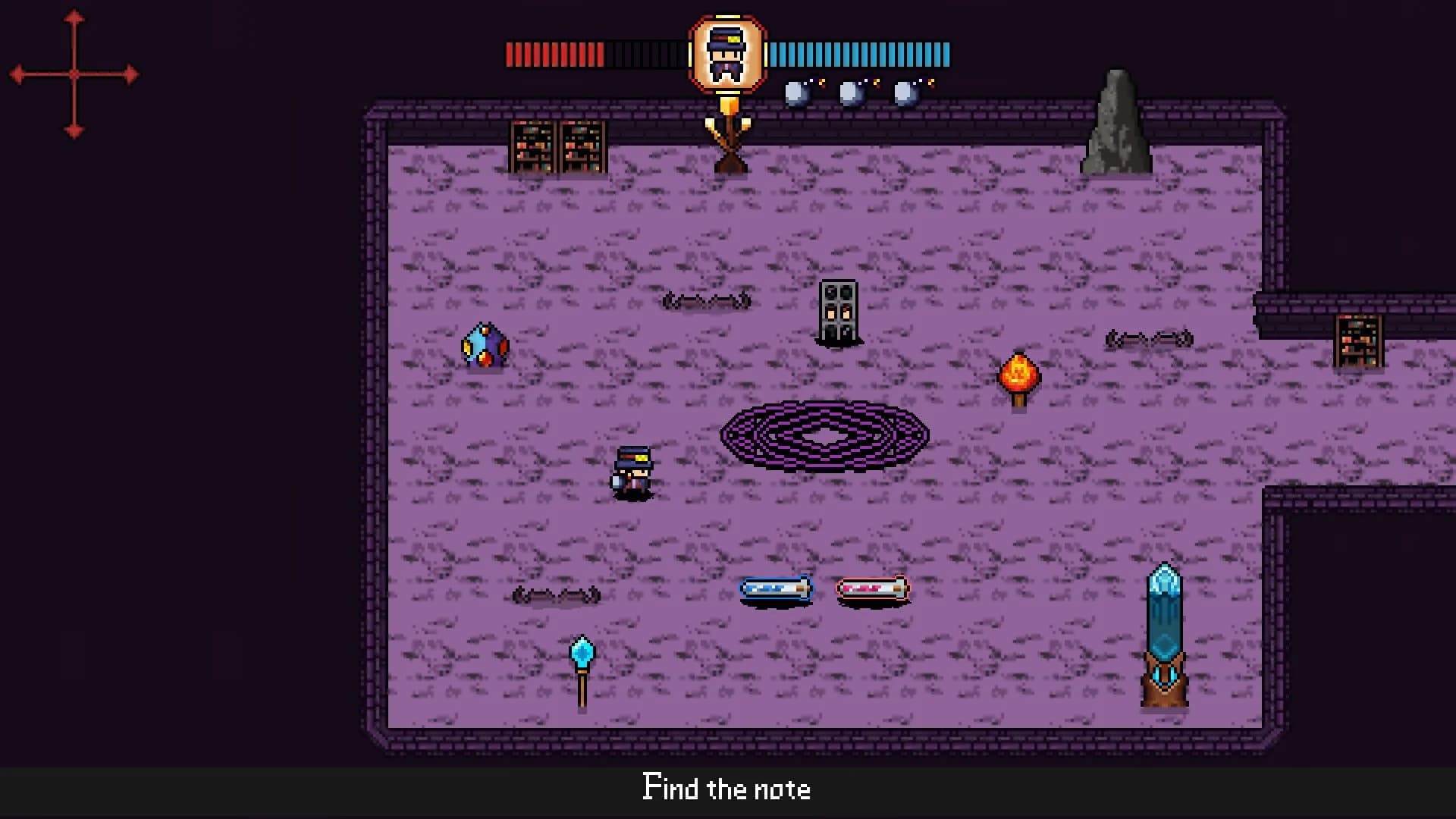Select the second bomb icon
This screenshot has height=819, width=1456.
tap(851, 94)
